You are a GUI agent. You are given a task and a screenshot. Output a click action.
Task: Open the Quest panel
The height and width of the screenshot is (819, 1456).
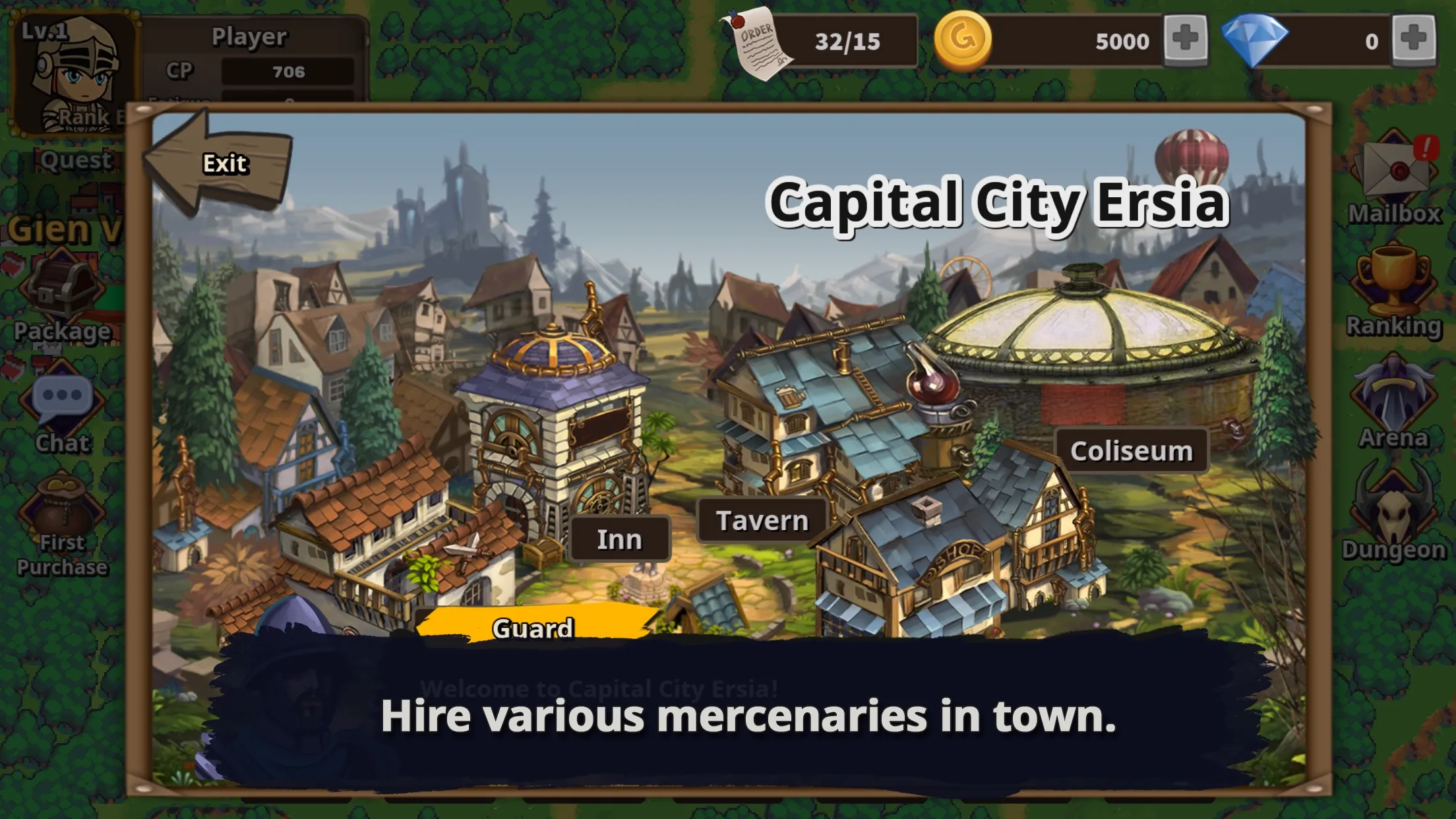pos(74,158)
